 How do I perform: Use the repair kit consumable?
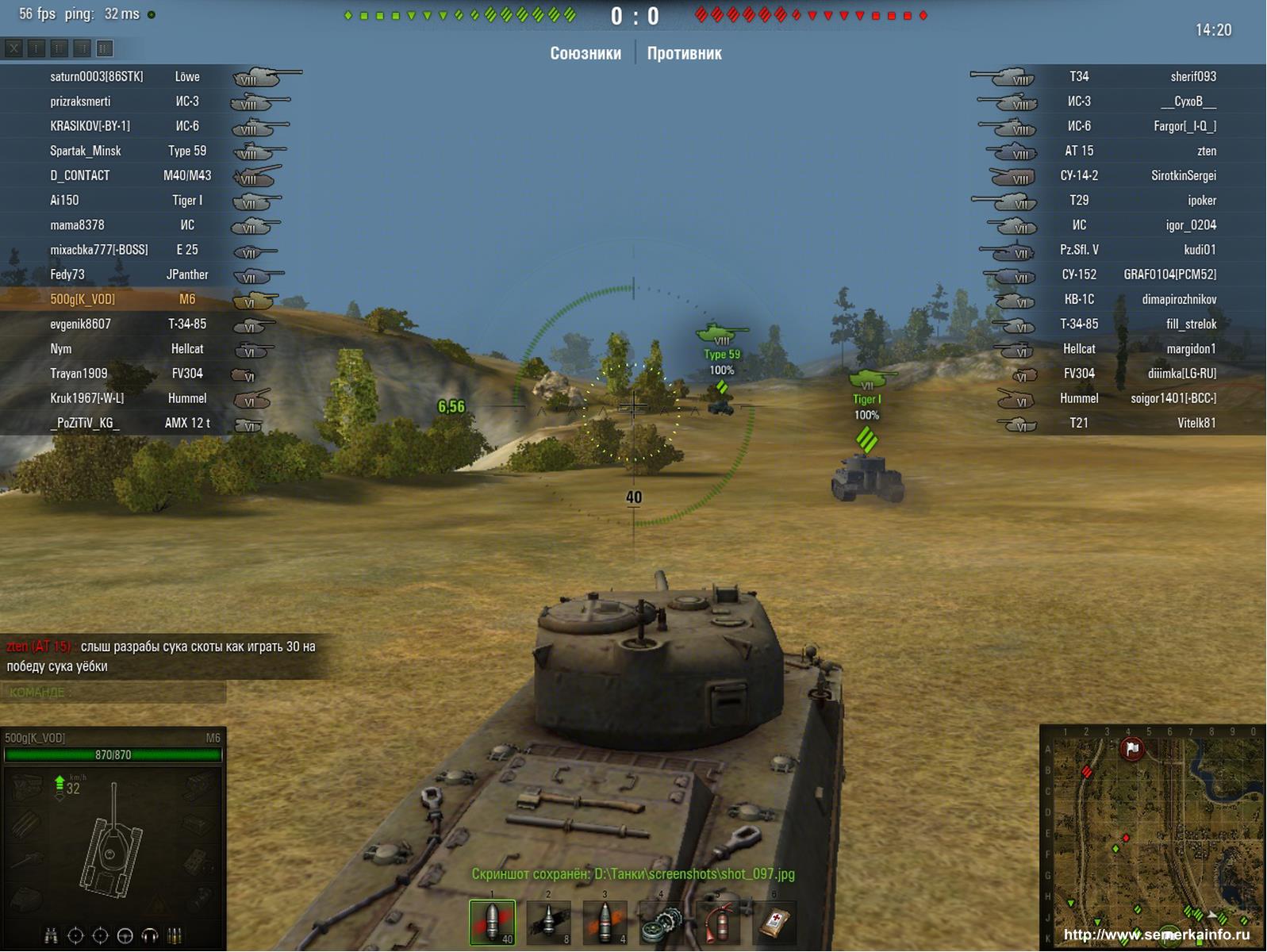point(661,922)
